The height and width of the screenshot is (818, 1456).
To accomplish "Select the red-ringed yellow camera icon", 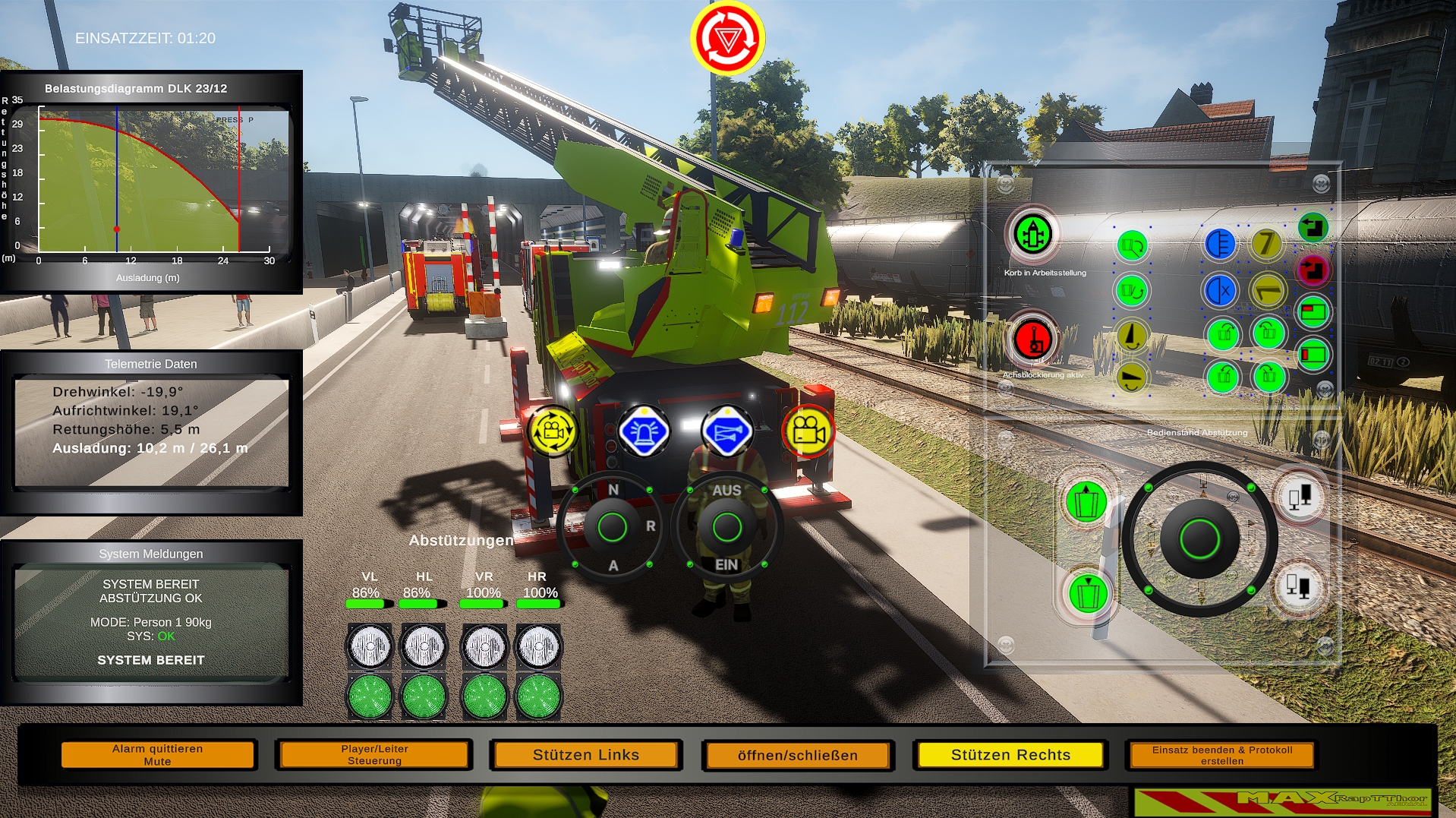I will pos(808,431).
